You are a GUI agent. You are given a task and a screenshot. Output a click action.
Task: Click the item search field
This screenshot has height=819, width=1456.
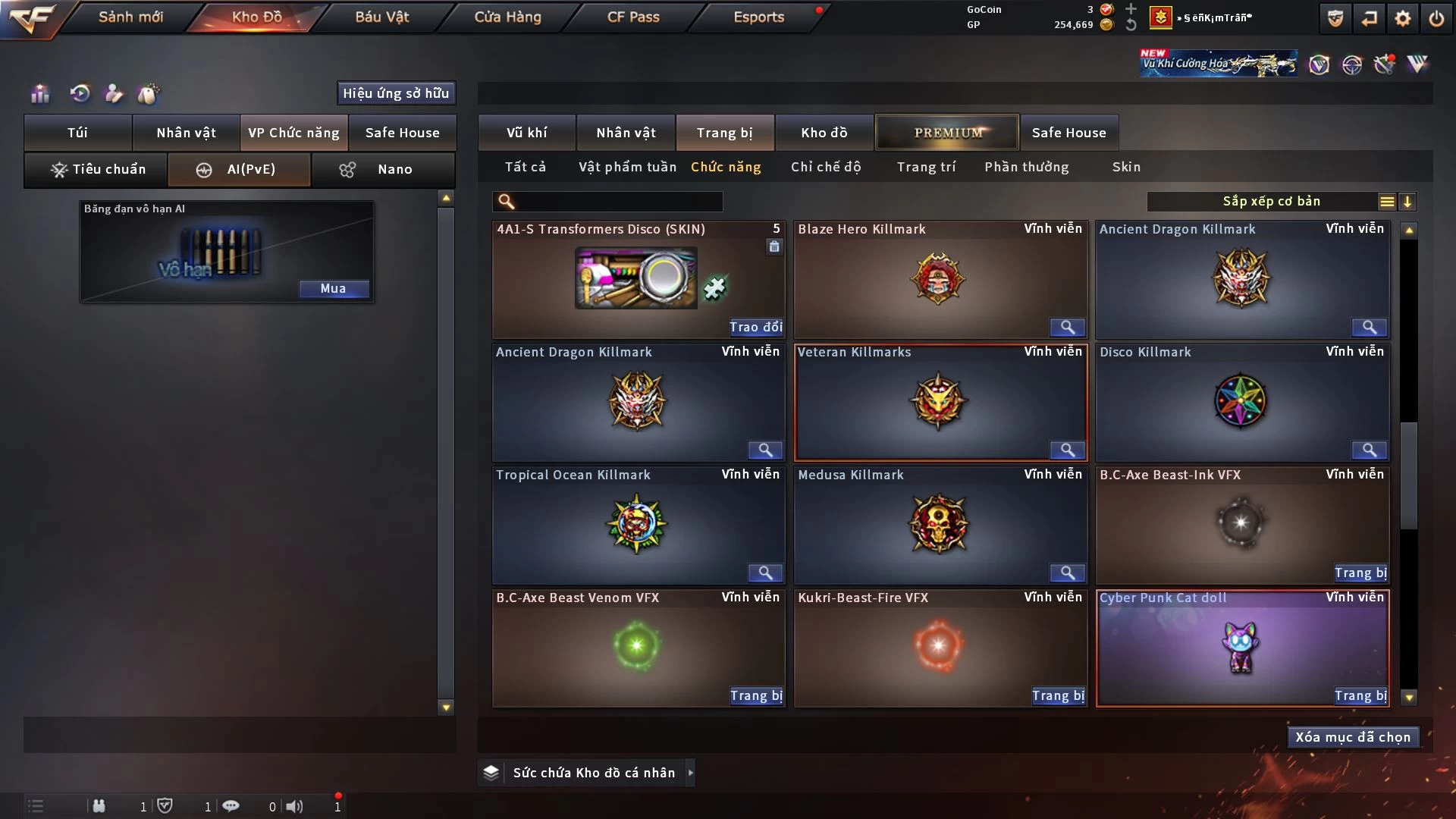coord(618,201)
